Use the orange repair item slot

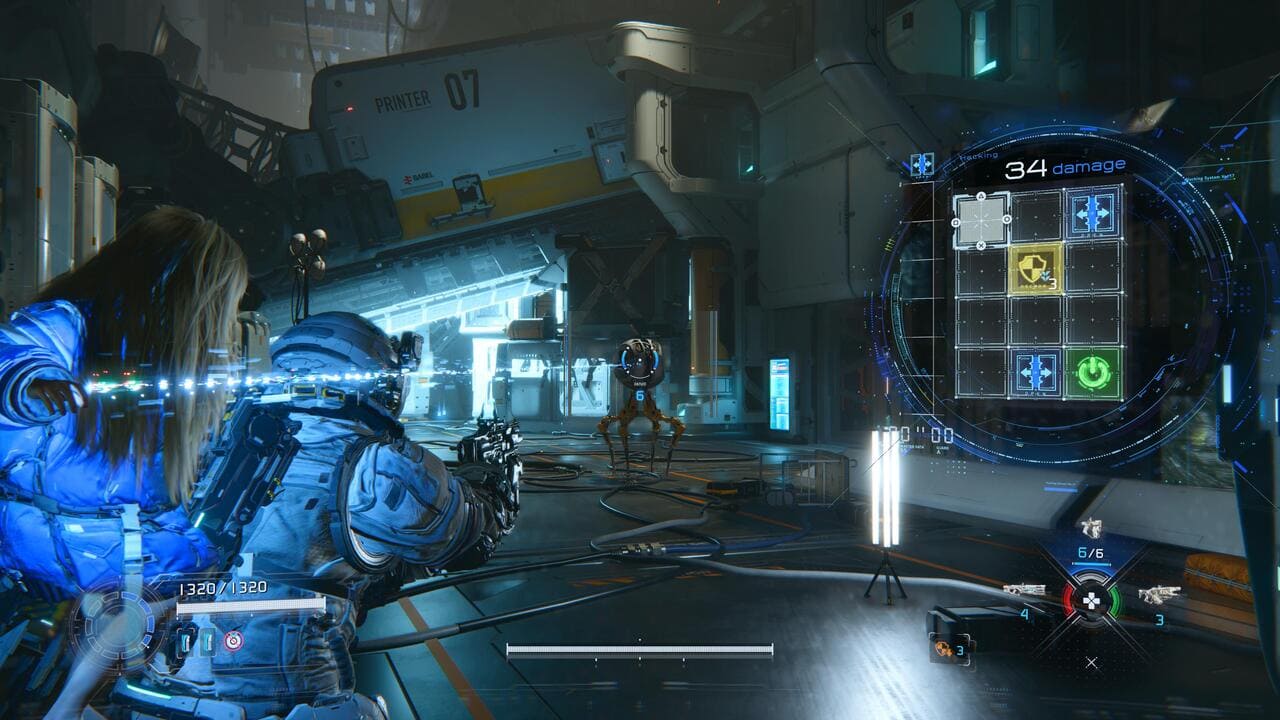click(x=942, y=648)
